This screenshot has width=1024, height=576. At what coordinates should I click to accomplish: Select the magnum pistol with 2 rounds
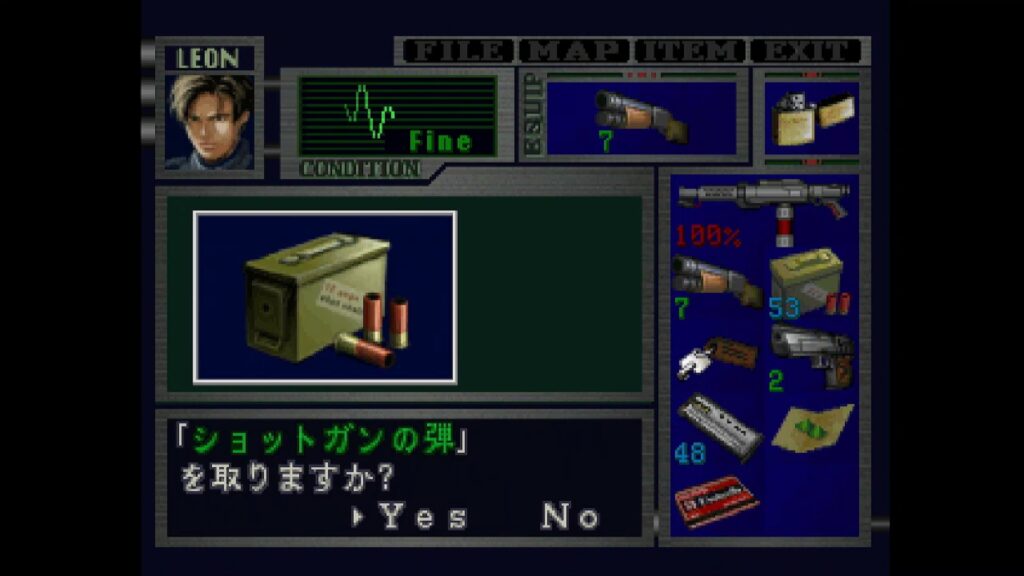point(810,357)
